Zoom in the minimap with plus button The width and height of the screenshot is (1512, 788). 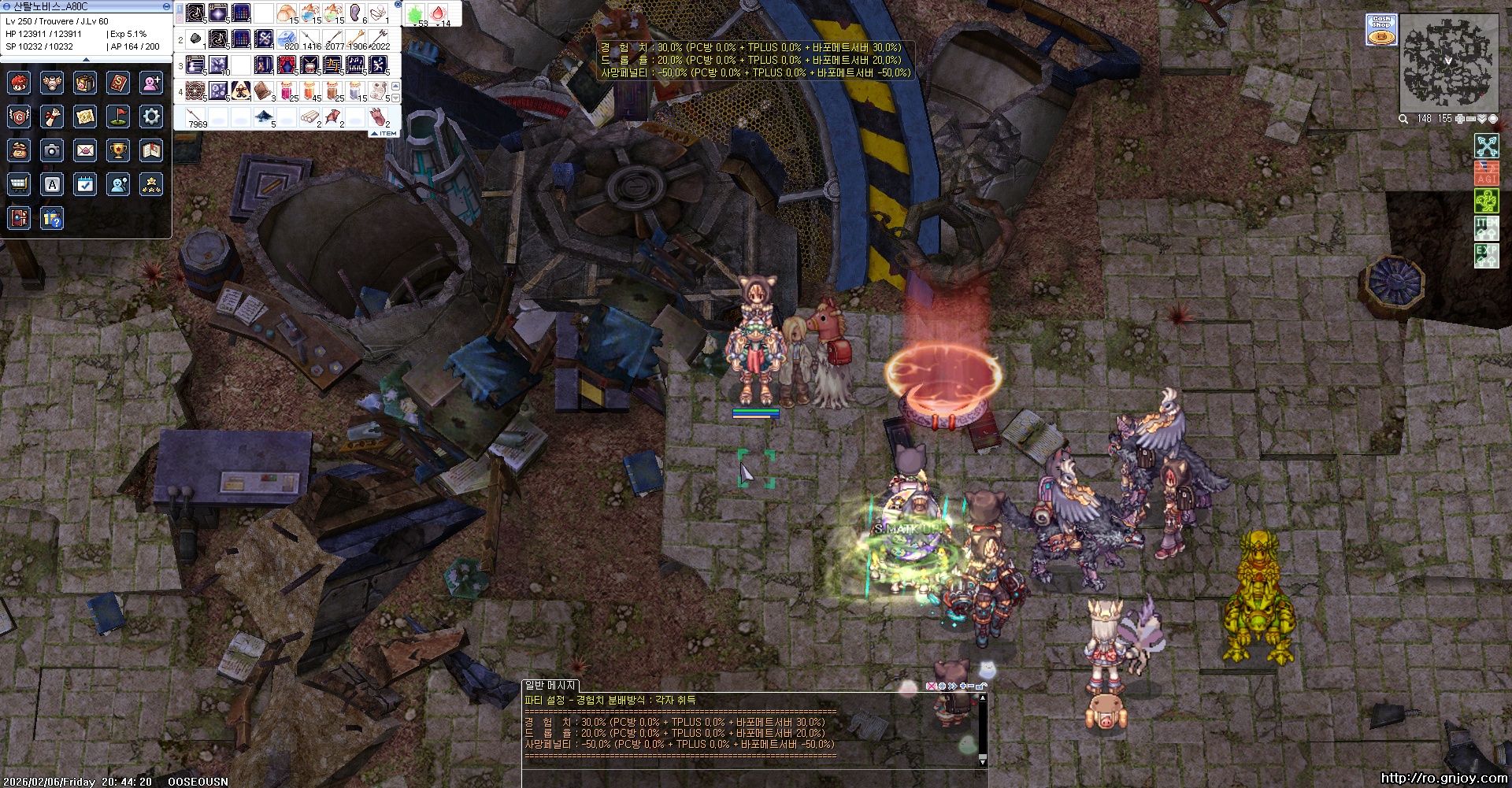coord(1459,119)
